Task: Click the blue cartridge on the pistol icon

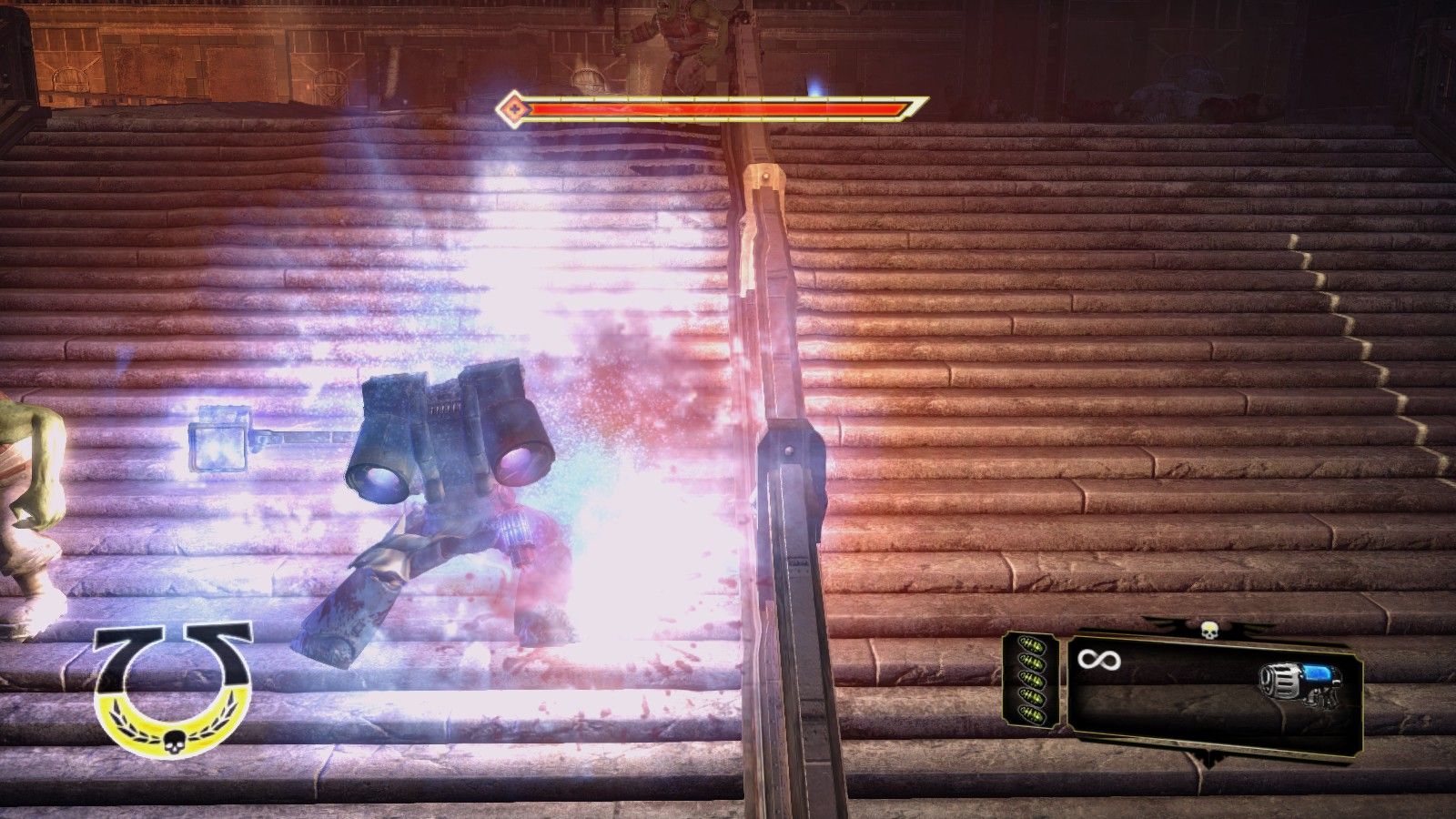Action: click(1317, 672)
